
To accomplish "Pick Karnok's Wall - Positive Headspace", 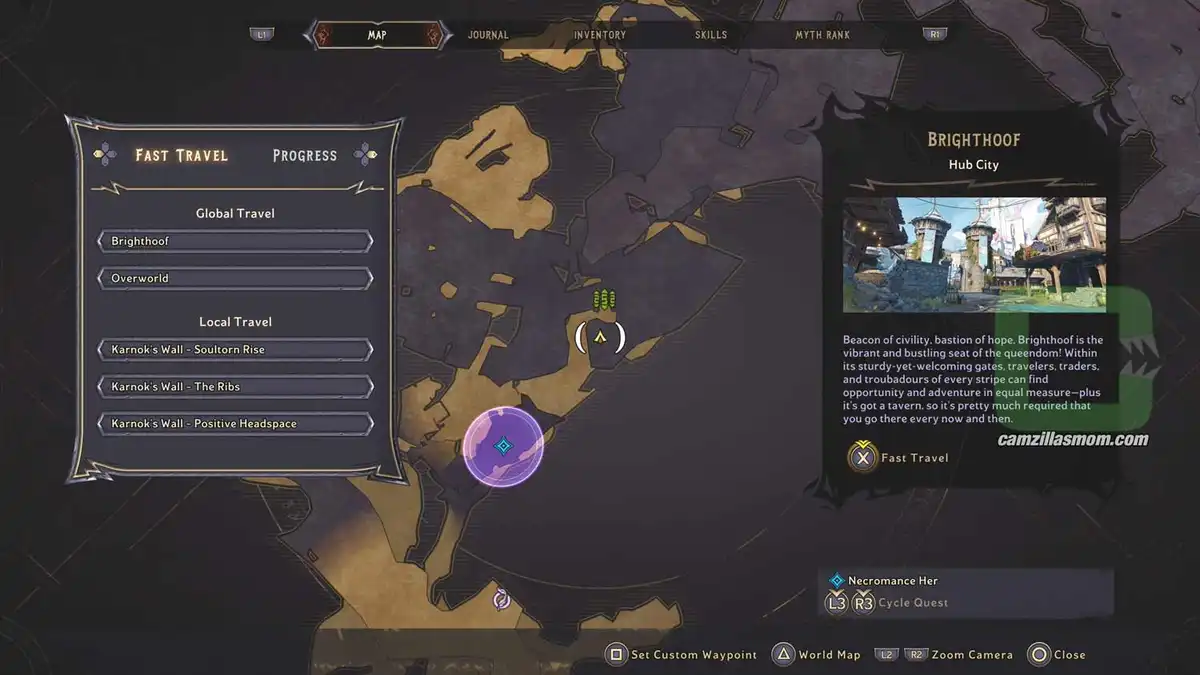I will pos(235,424).
